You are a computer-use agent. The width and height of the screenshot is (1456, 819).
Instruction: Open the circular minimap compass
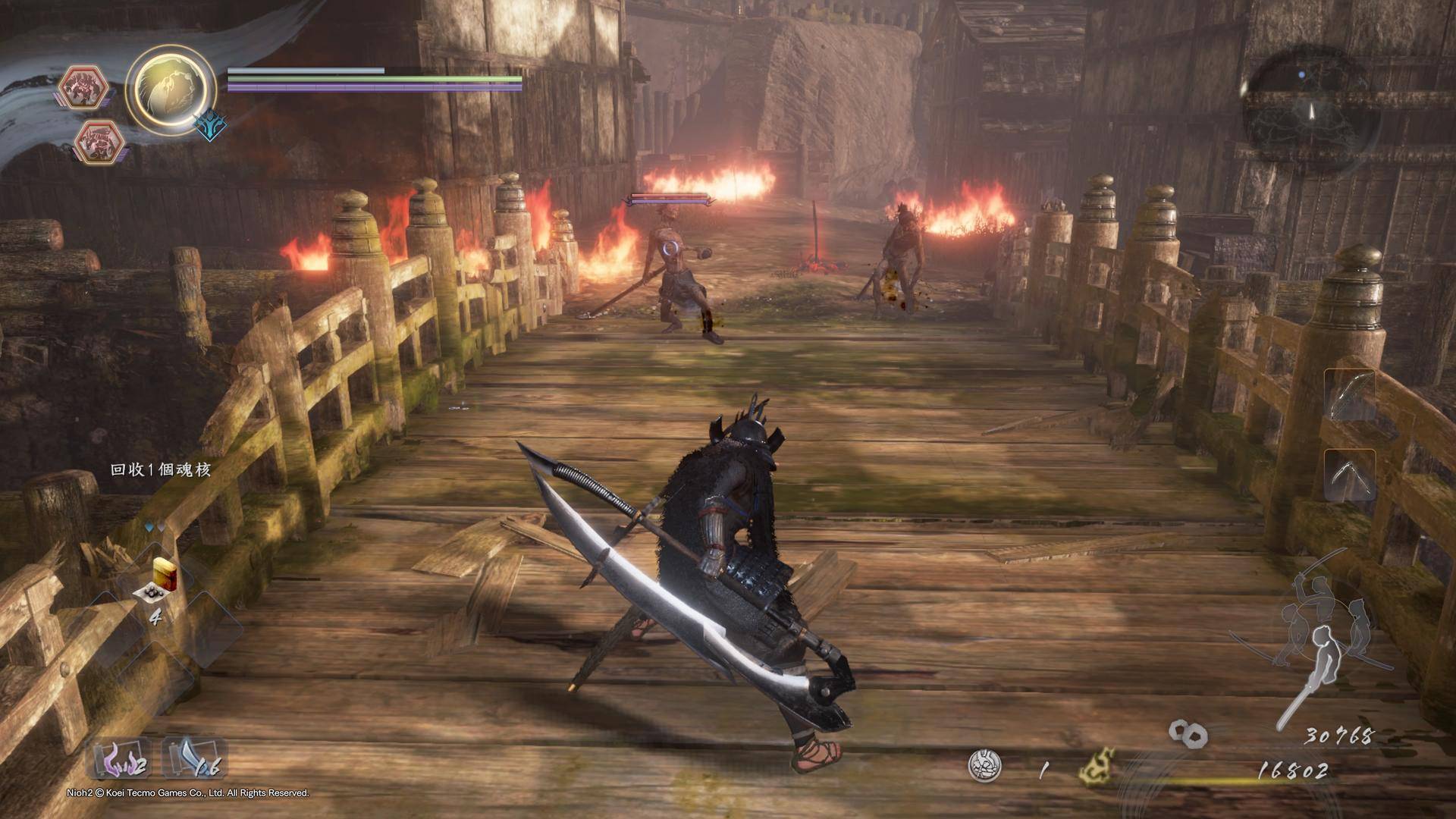pyautogui.click(x=1304, y=105)
